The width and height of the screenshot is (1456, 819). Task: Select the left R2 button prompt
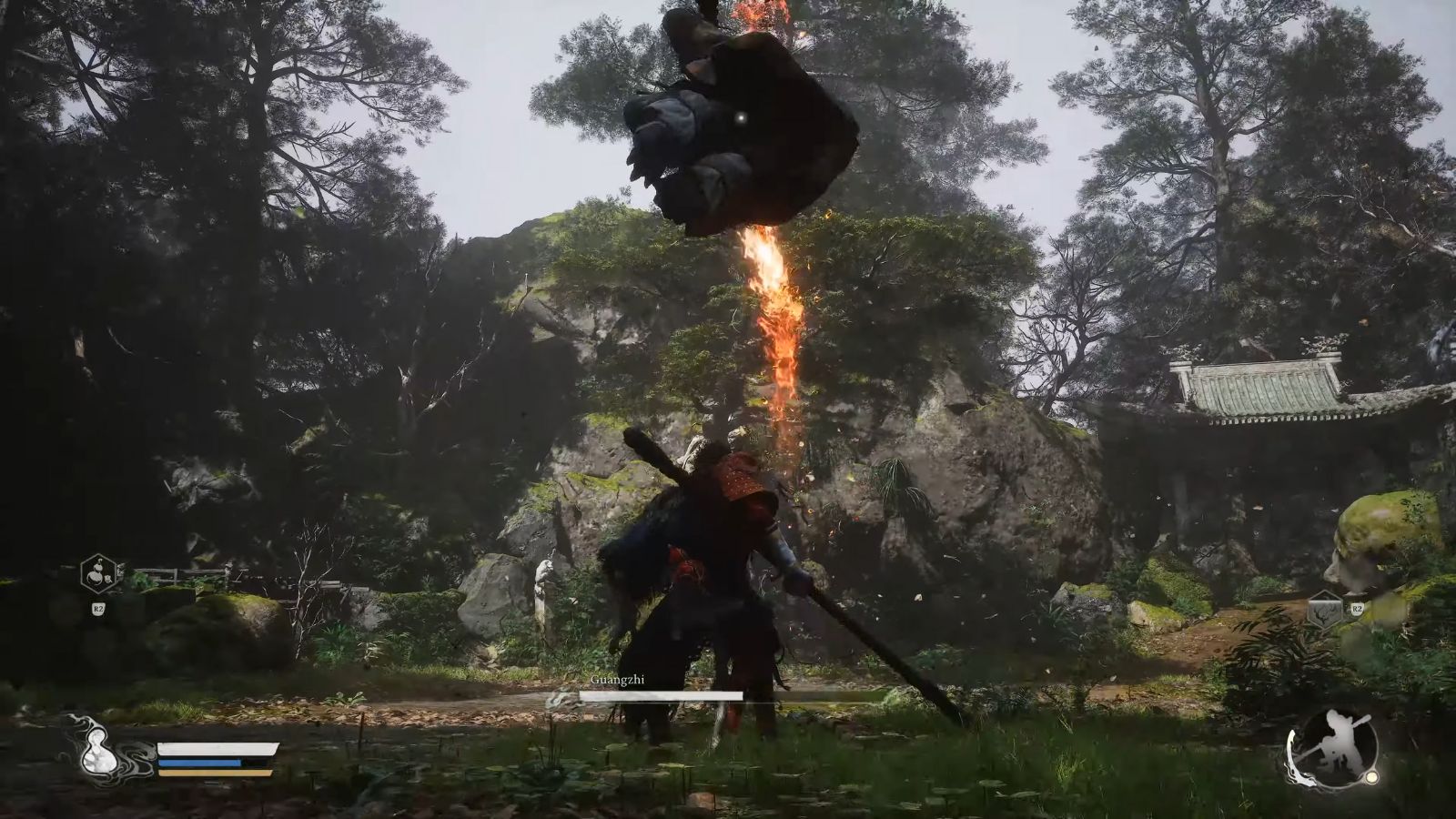coord(99,608)
